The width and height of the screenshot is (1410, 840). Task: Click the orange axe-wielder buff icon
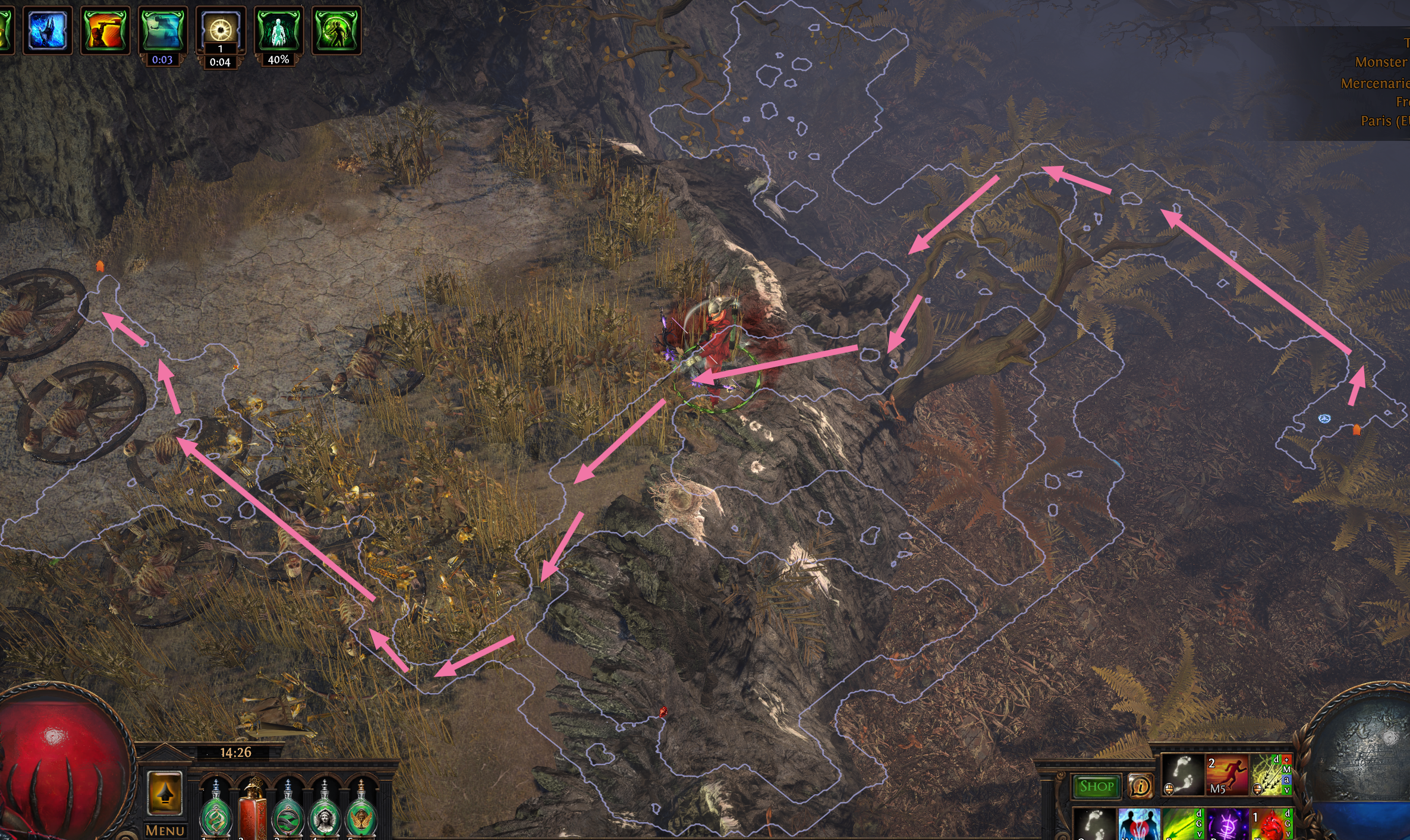pyautogui.click(x=105, y=30)
